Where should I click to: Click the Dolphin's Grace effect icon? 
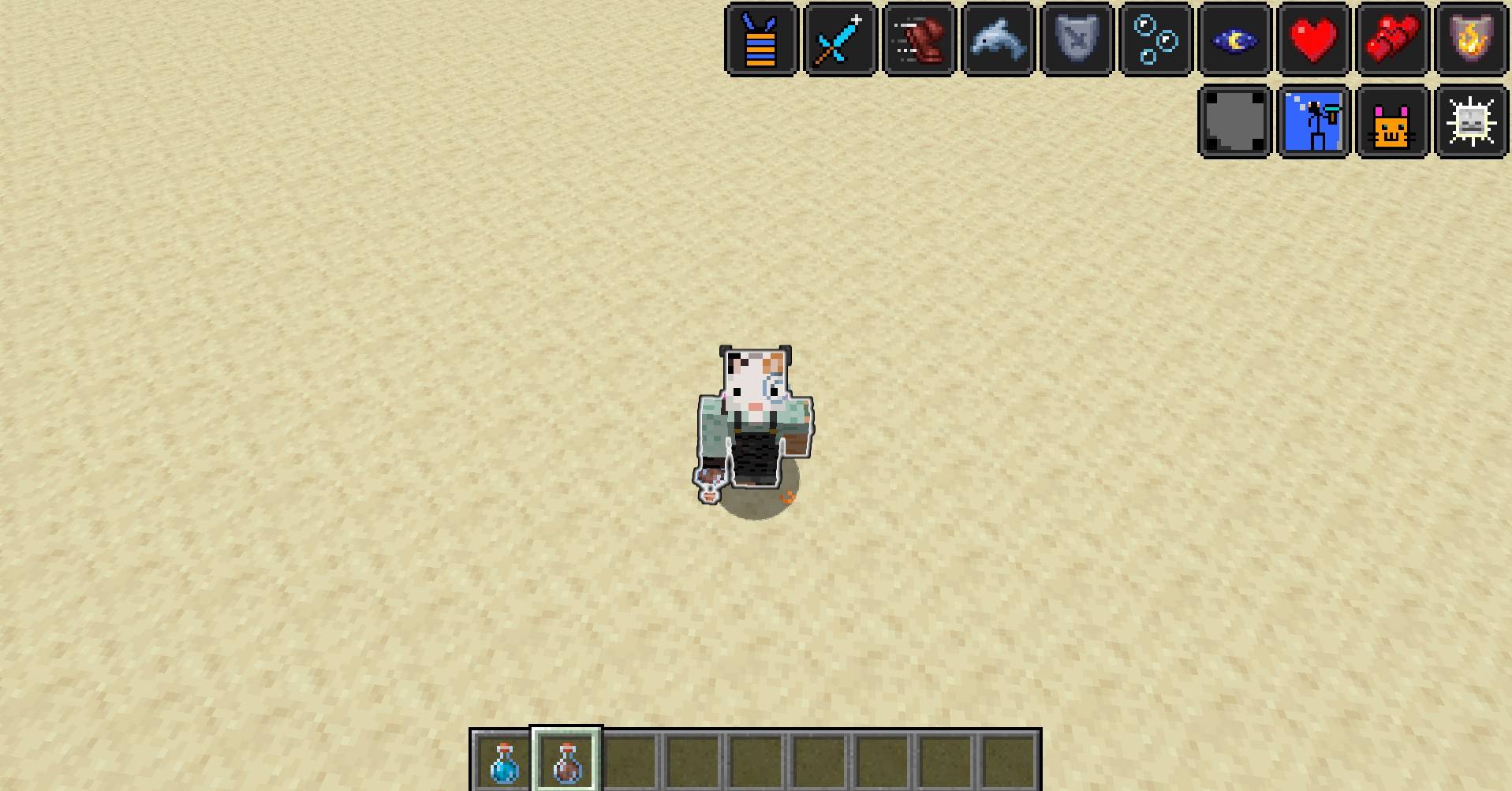pyautogui.click(x=997, y=39)
